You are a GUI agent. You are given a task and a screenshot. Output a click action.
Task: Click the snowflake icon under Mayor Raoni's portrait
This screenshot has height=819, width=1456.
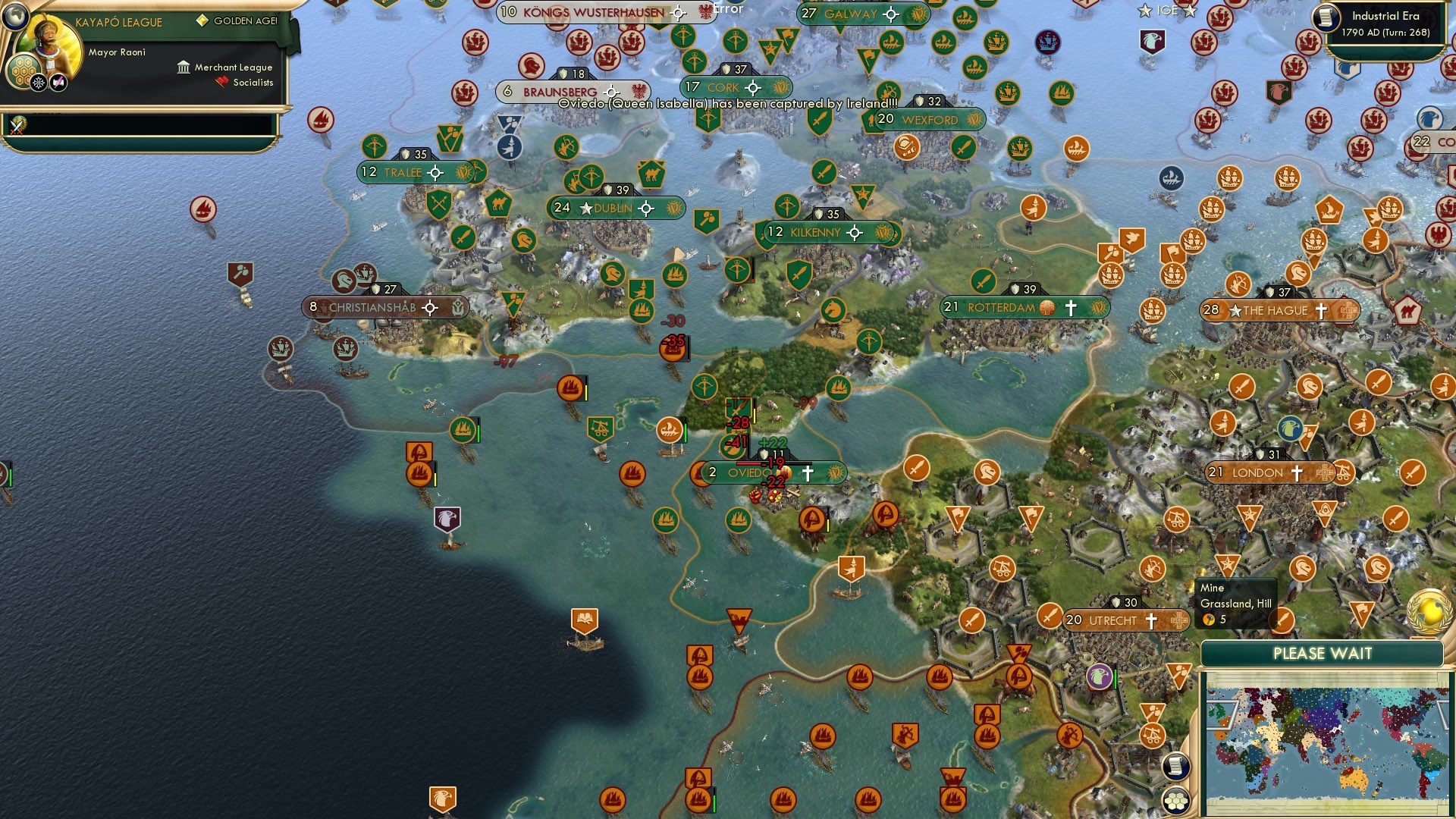(x=38, y=81)
